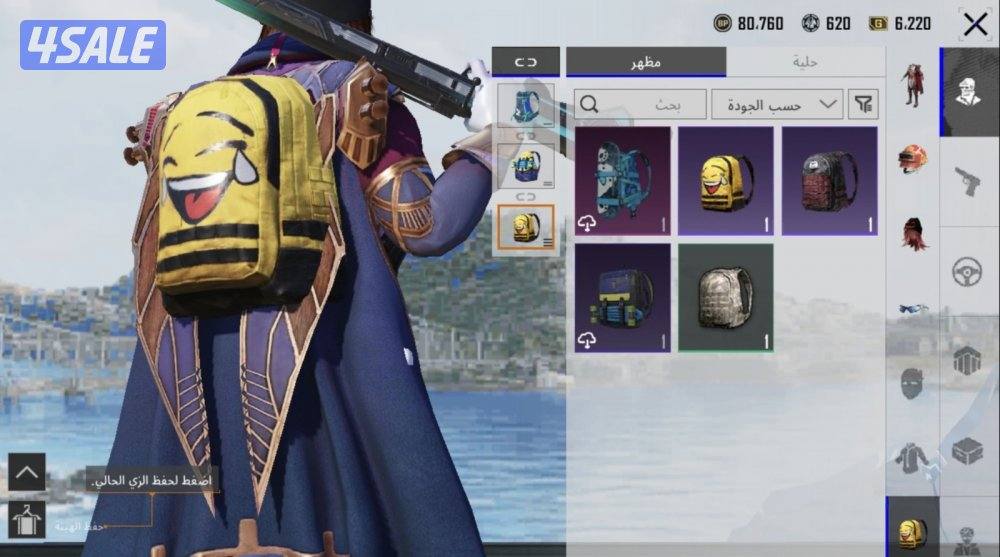
Task: Open the steering wheel vehicles category
Action: [x=966, y=271]
